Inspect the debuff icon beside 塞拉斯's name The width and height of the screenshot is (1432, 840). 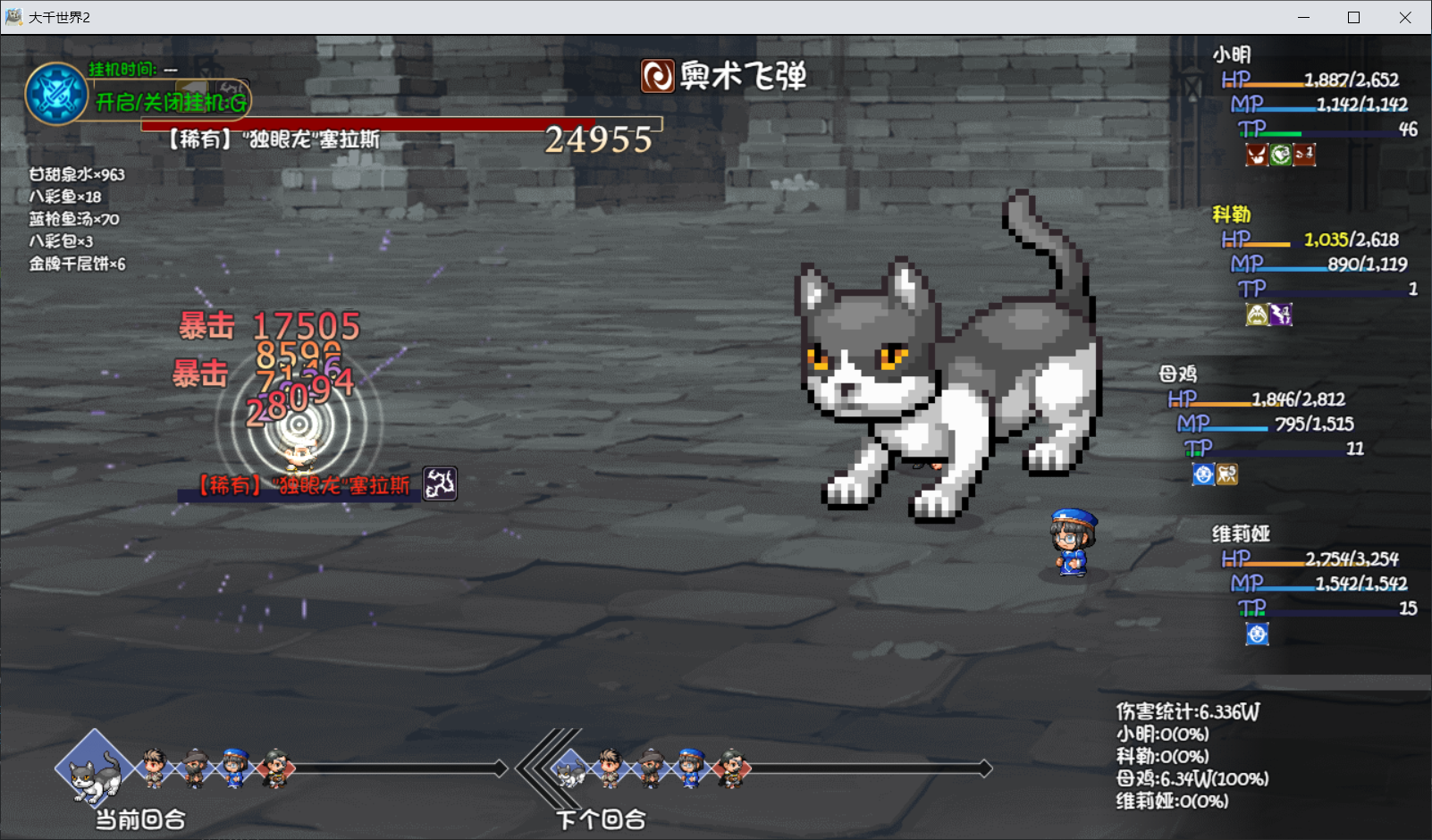[x=440, y=483]
